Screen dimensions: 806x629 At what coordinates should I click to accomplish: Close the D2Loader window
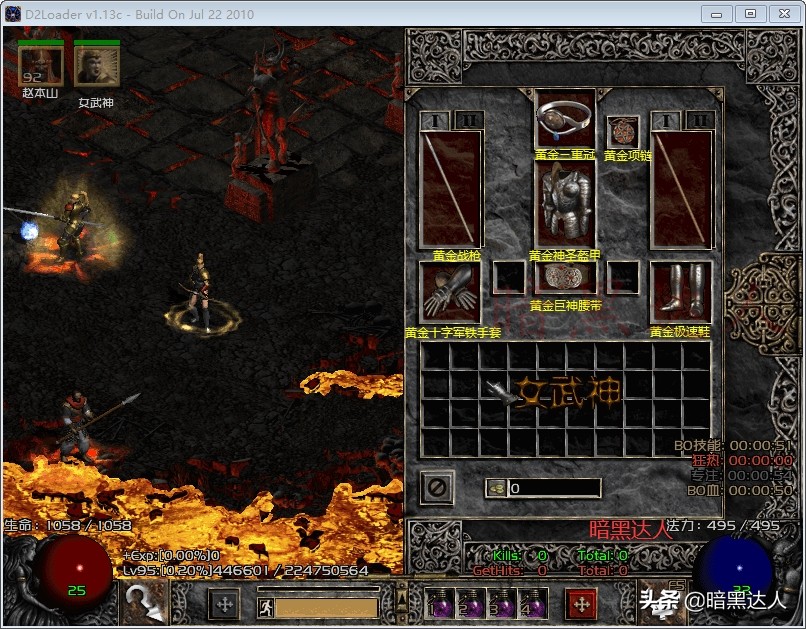(x=782, y=14)
